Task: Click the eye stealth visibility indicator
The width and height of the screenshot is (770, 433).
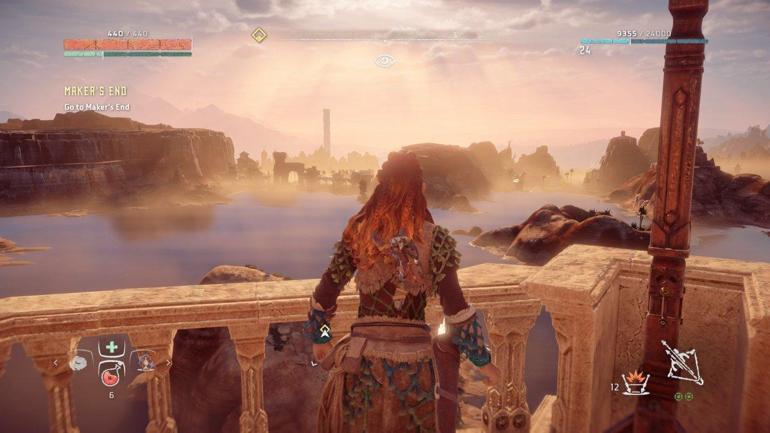Action: tap(385, 61)
